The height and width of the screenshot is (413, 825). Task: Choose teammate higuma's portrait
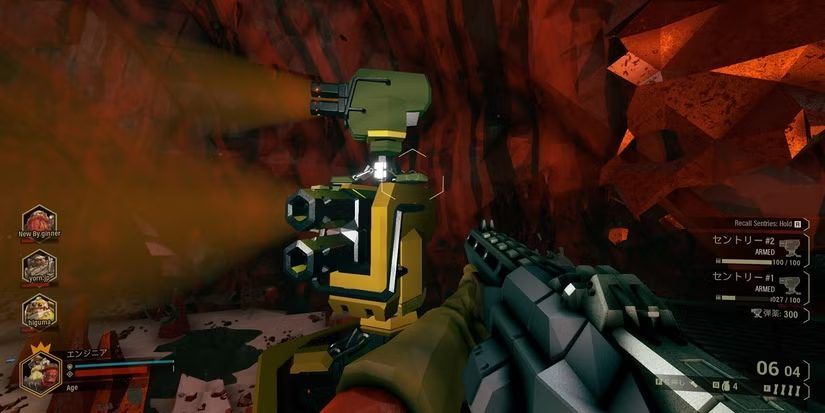pyautogui.click(x=39, y=309)
